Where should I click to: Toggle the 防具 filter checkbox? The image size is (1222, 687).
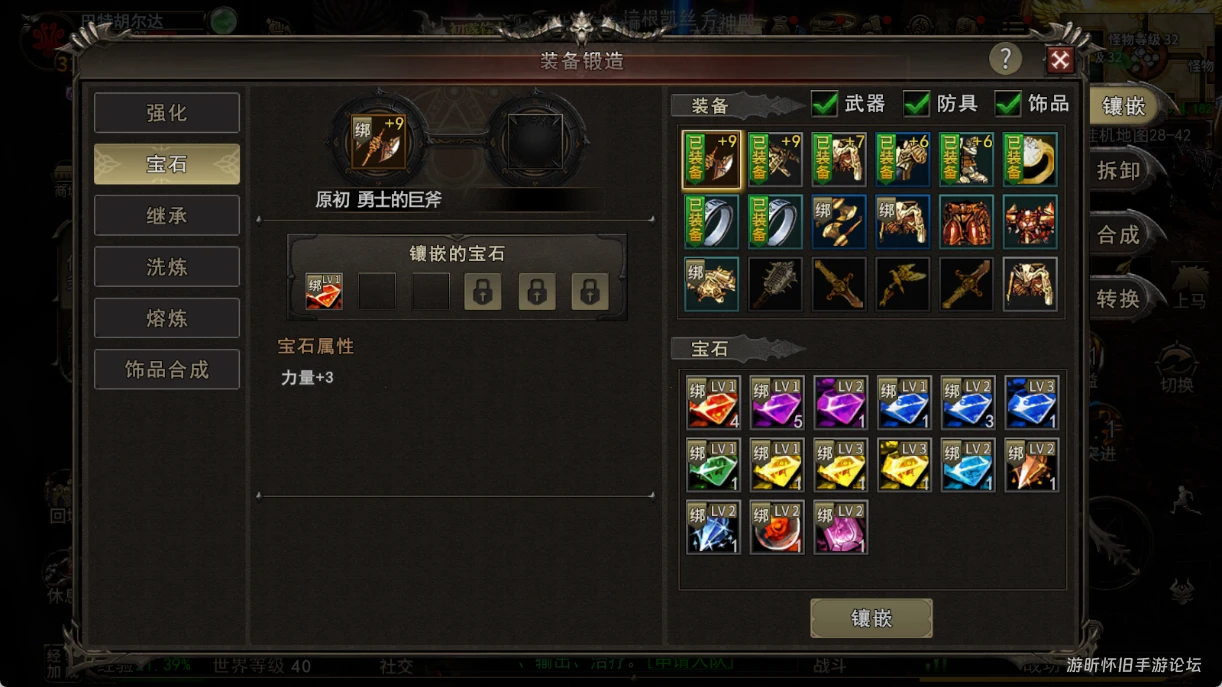tap(917, 103)
